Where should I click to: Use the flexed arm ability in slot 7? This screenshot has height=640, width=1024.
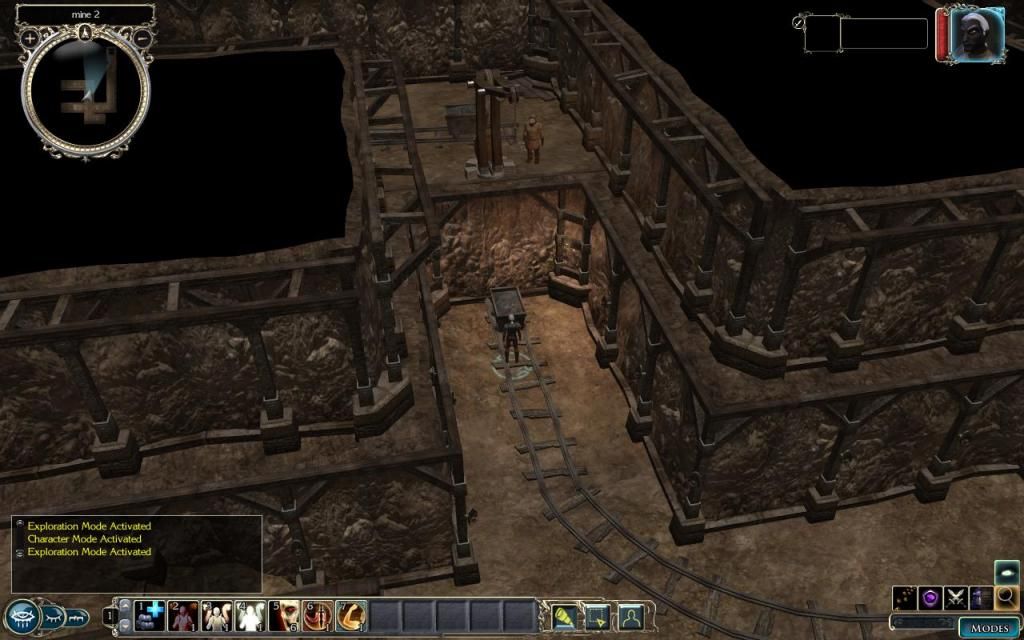coord(350,615)
